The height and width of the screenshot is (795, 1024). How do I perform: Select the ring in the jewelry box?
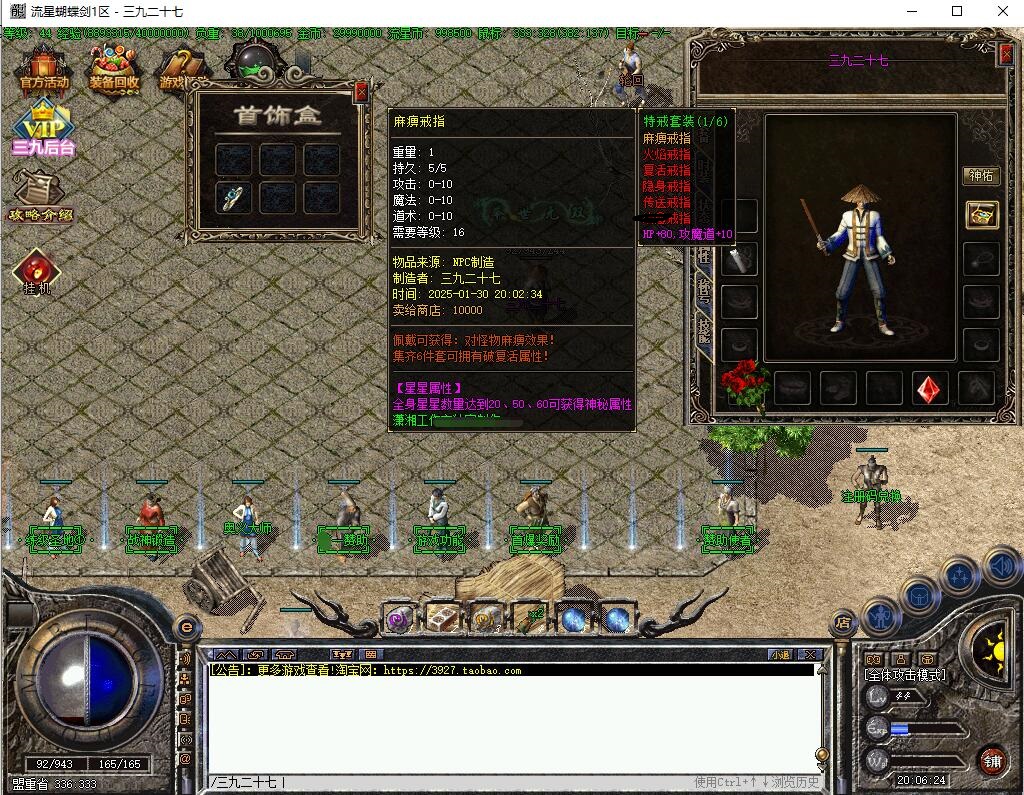click(234, 198)
